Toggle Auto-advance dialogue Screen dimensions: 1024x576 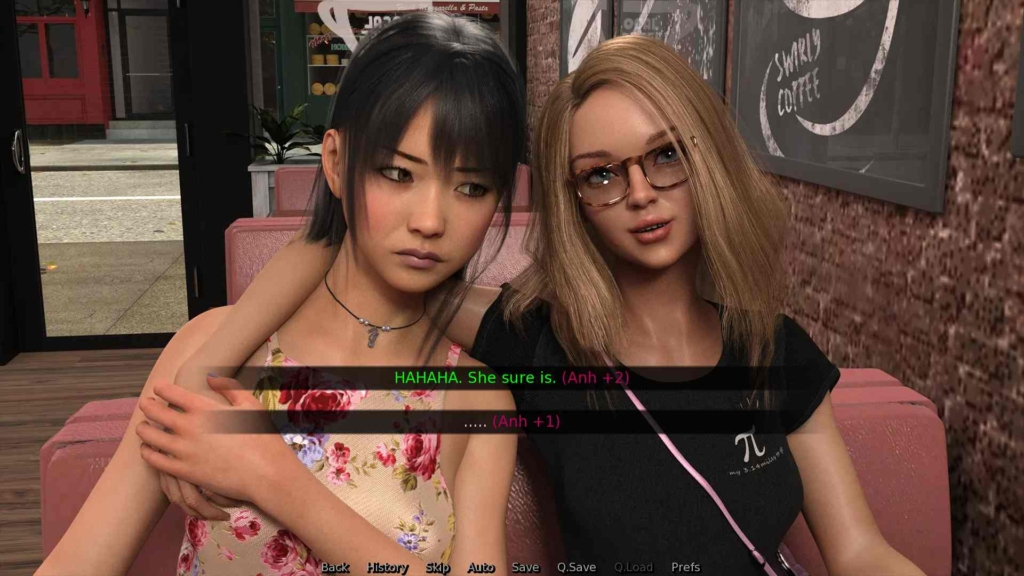(481, 567)
